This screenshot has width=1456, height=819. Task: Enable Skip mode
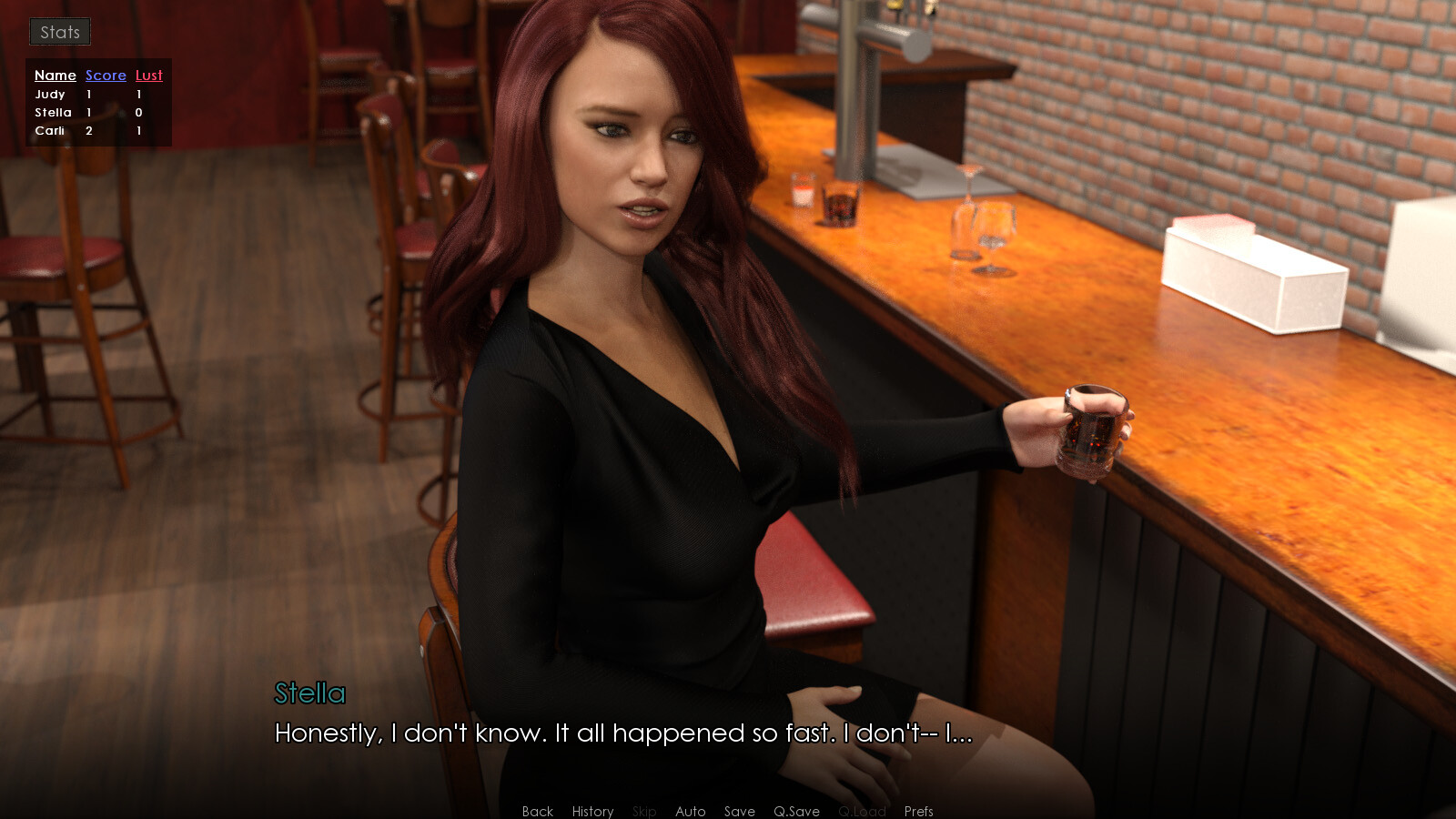tap(644, 811)
